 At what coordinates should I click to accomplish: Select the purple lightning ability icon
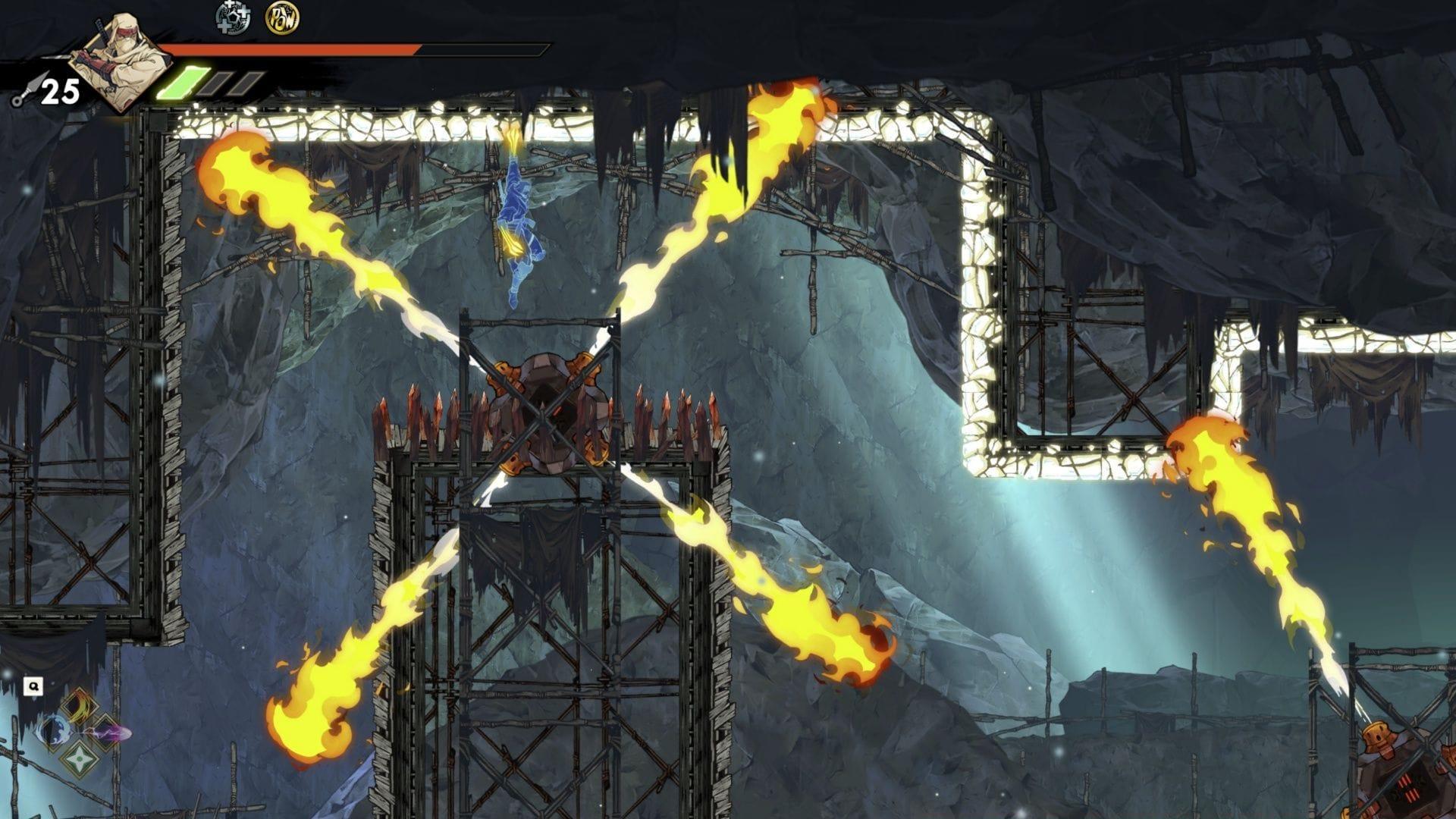(x=104, y=730)
